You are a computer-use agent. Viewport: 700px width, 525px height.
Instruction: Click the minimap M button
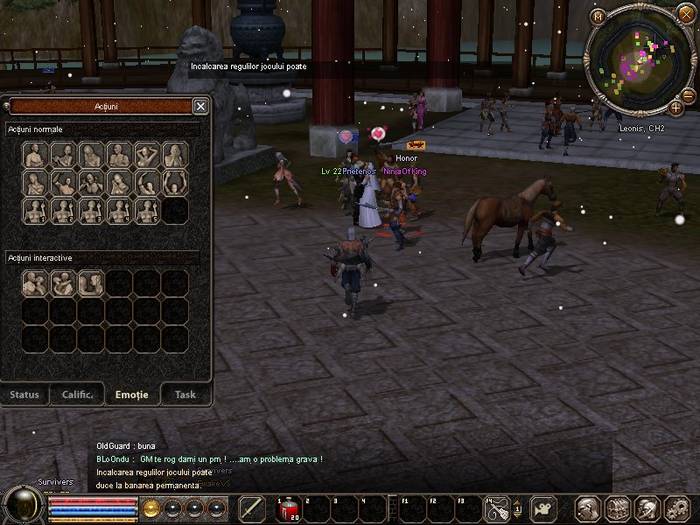[x=598, y=16]
